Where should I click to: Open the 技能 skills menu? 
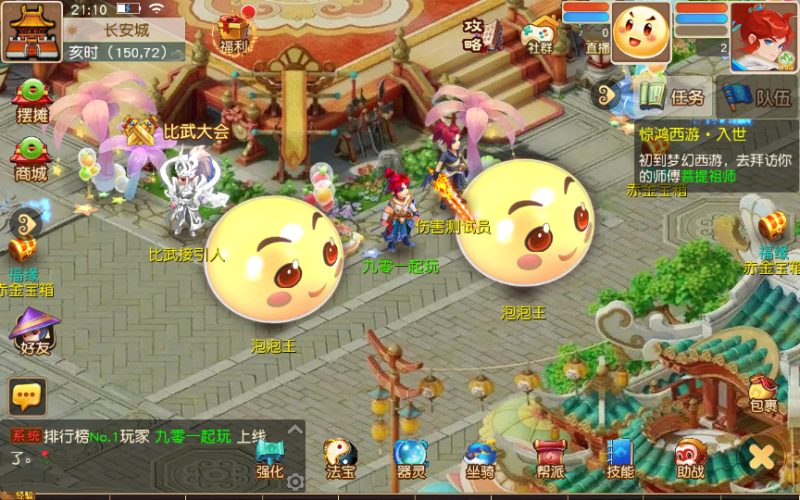click(619, 459)
